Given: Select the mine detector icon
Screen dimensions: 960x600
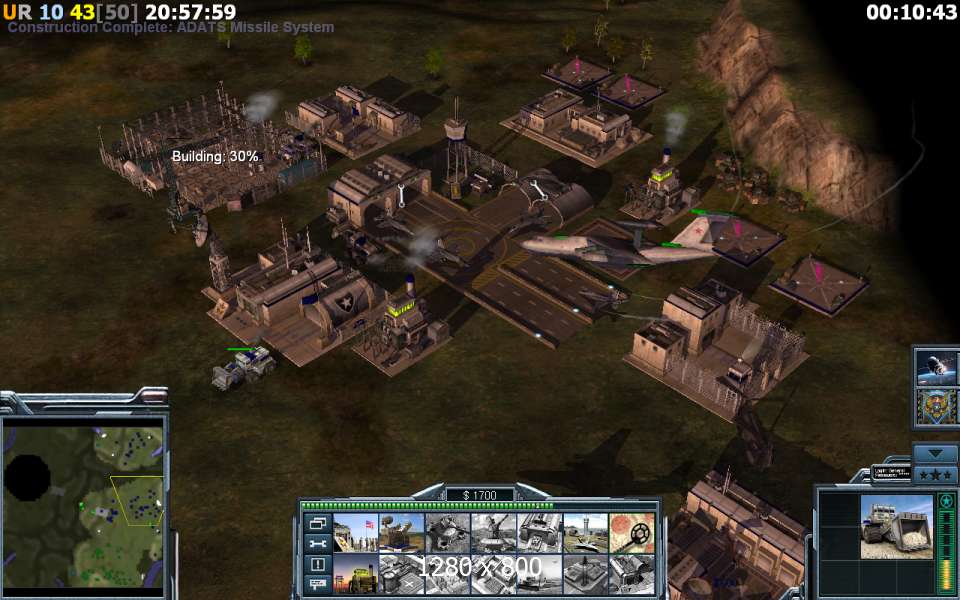Looking at the screenshot, I should pyautogui.click(x=631, y=533).
